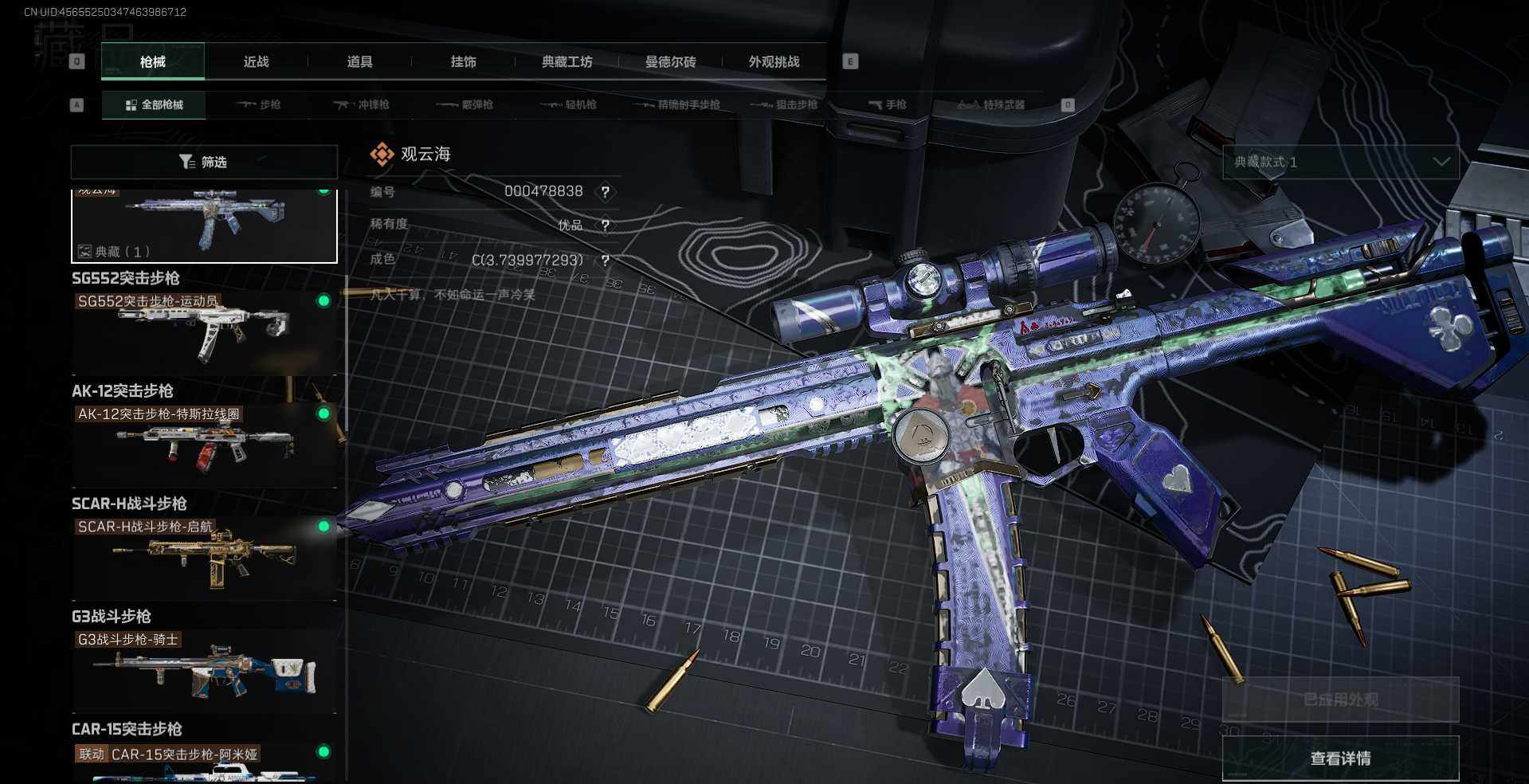Open the 典藏款式 1 dropdown
Screen dimensions: 1529x784
click(1340, 162)
